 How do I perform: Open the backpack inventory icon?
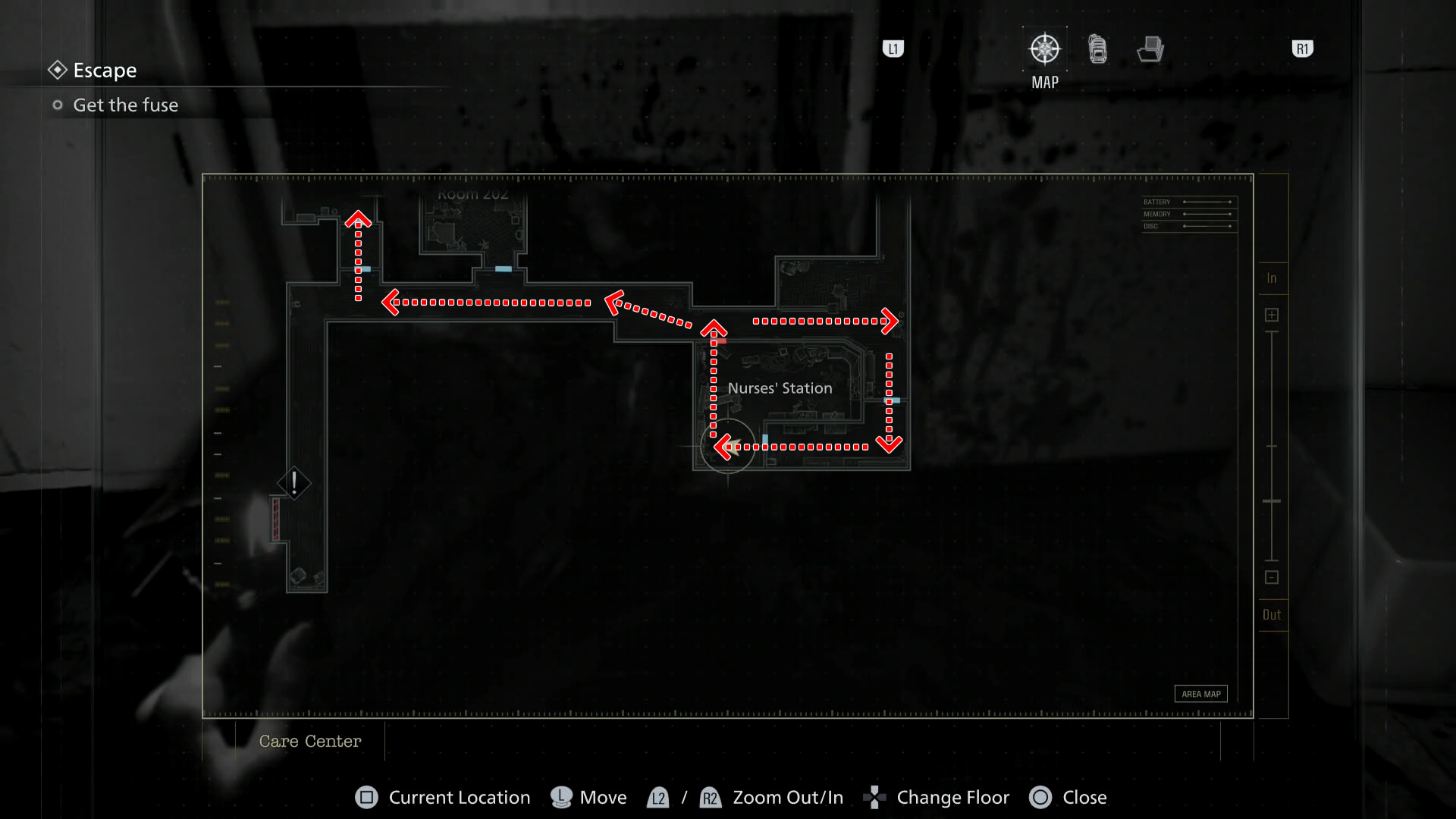(x=1097, y=48)
